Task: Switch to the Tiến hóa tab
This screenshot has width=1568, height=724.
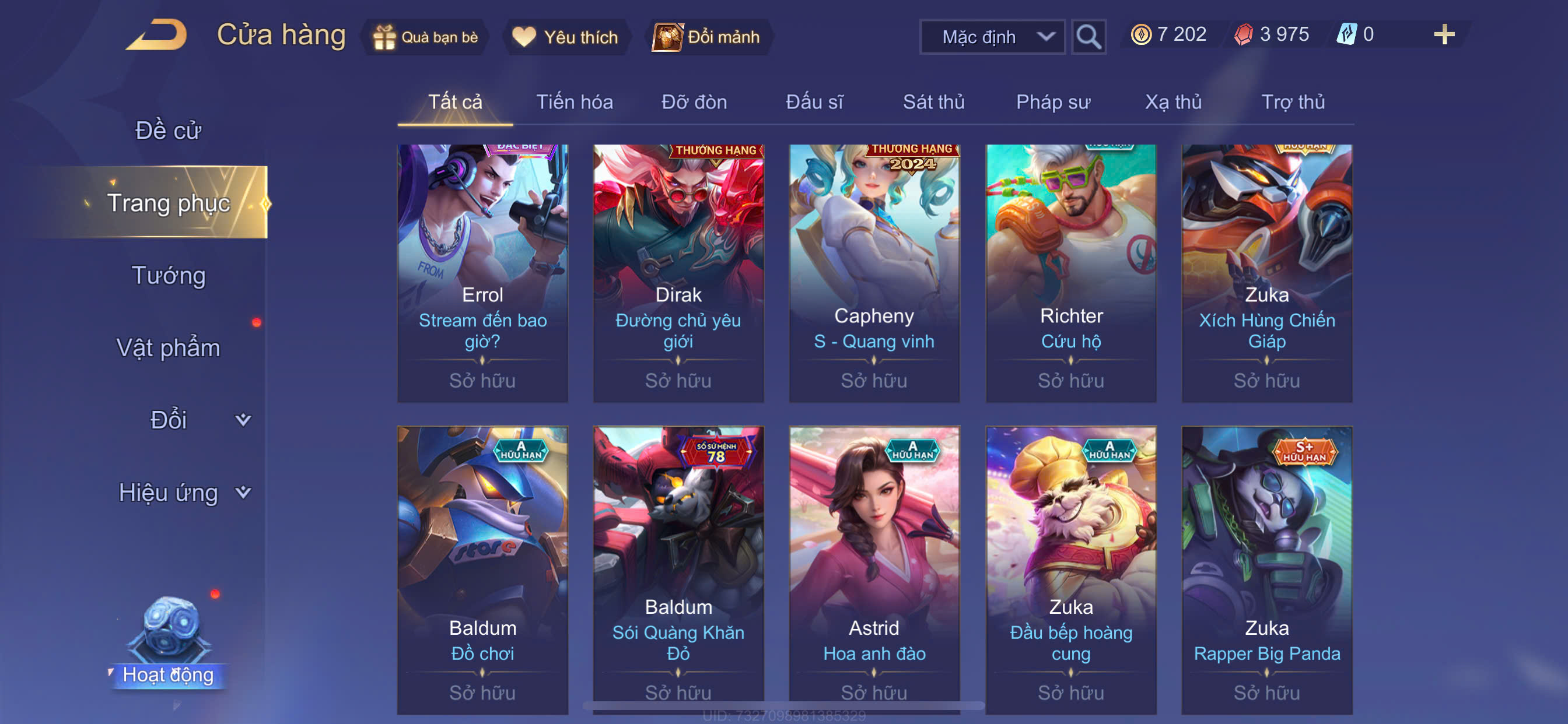Action: pos(574,102)
